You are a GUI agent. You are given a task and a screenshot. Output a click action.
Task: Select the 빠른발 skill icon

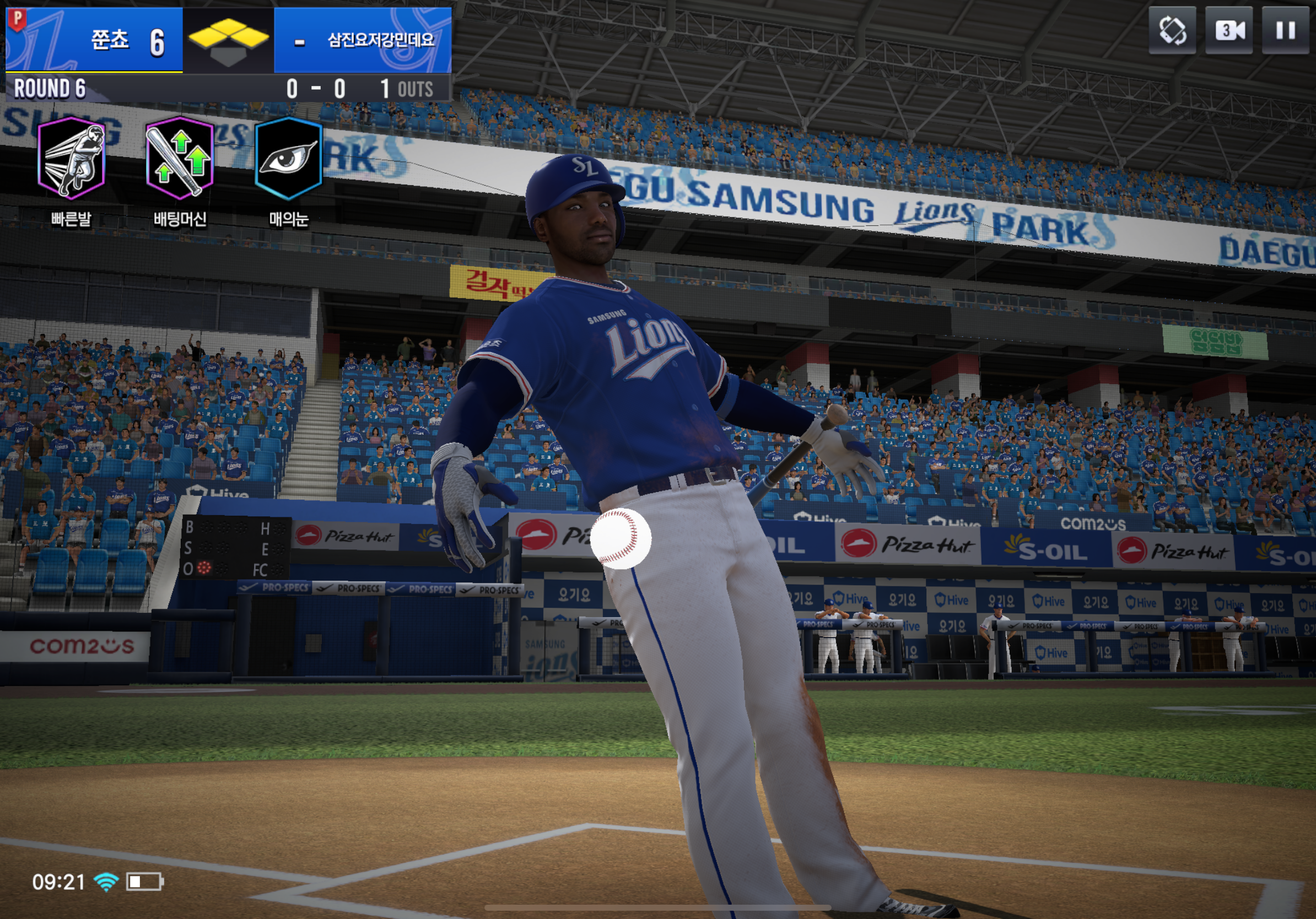coord(71,158)
